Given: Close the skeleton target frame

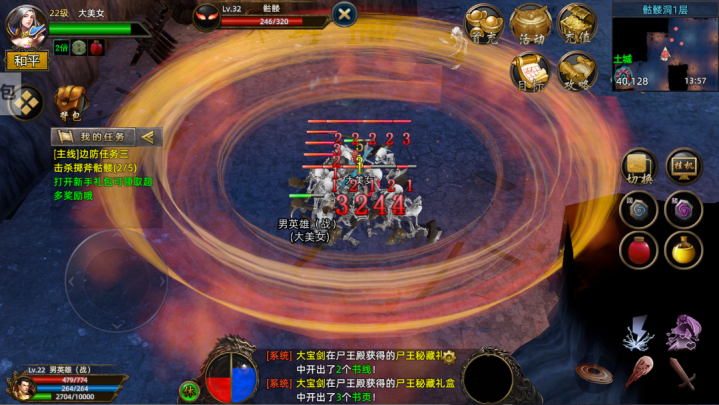Looking at the screenshot, I should pyautogui.click(x=344, y=14).
